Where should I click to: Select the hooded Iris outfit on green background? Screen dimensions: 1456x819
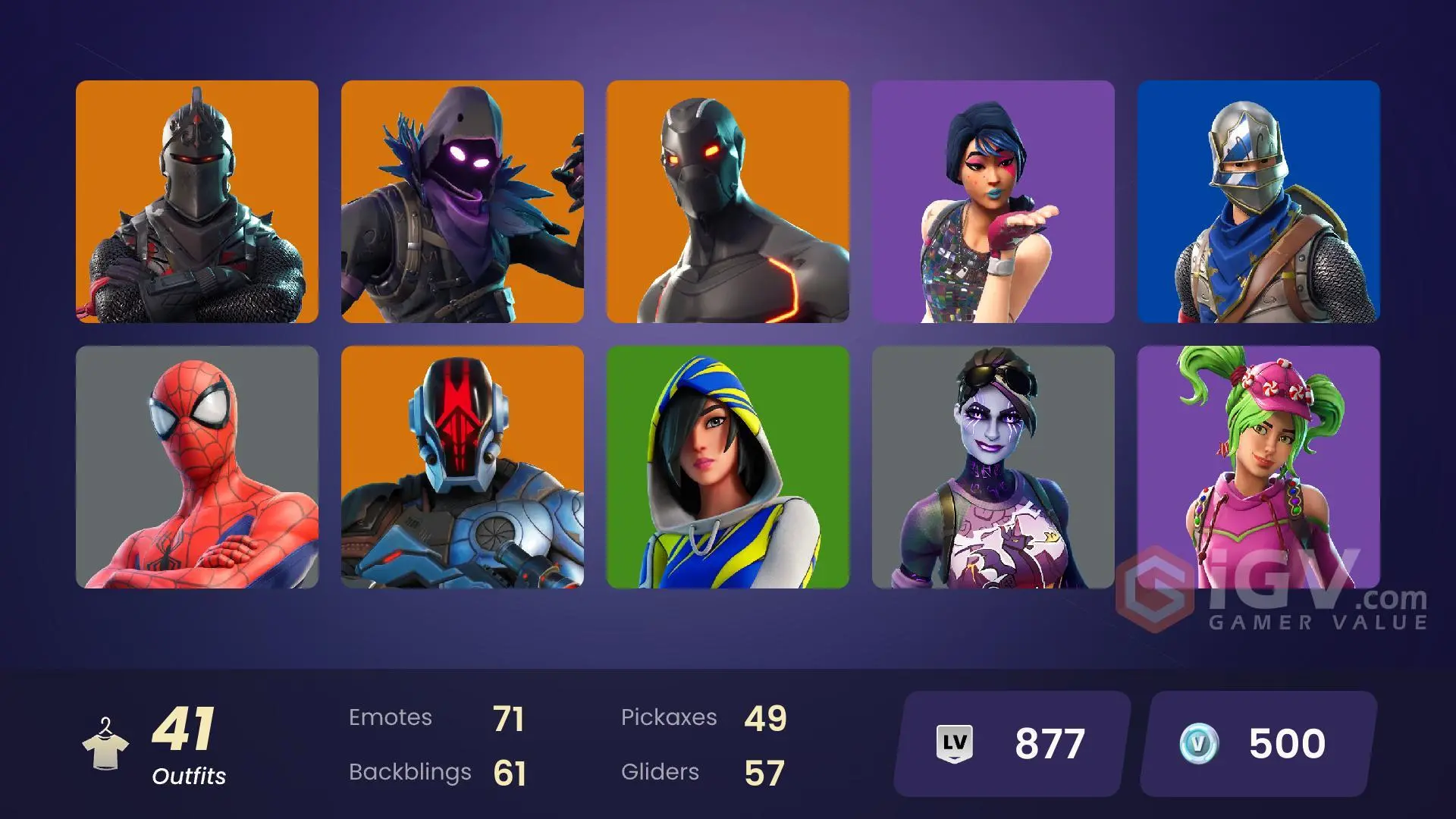tap(728, 464)
